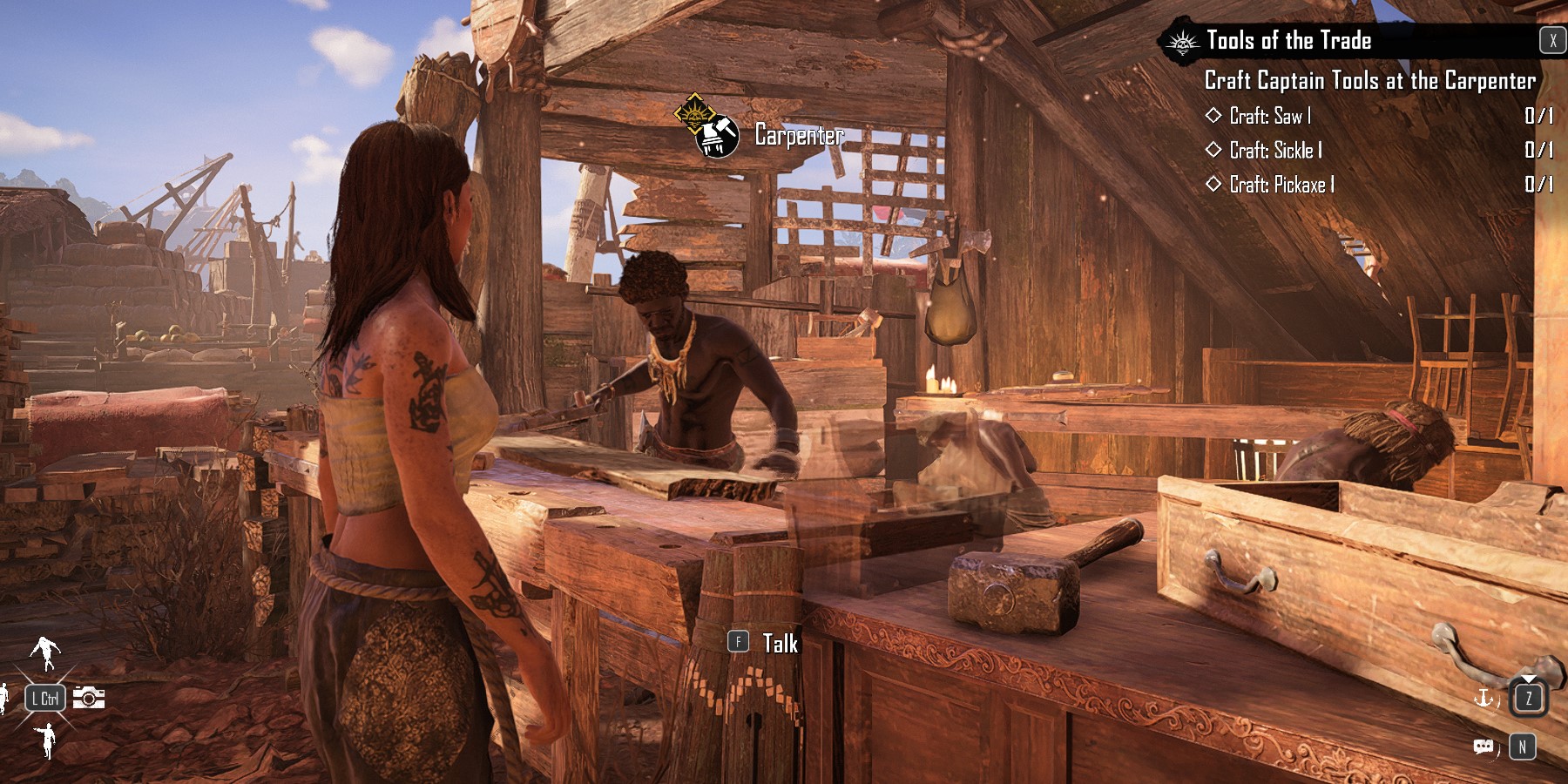The width and height of the screenshot is (1568, 784).
Task: Click the quest emblem beside Tools of the Trade
Action: coord(1182,42)
